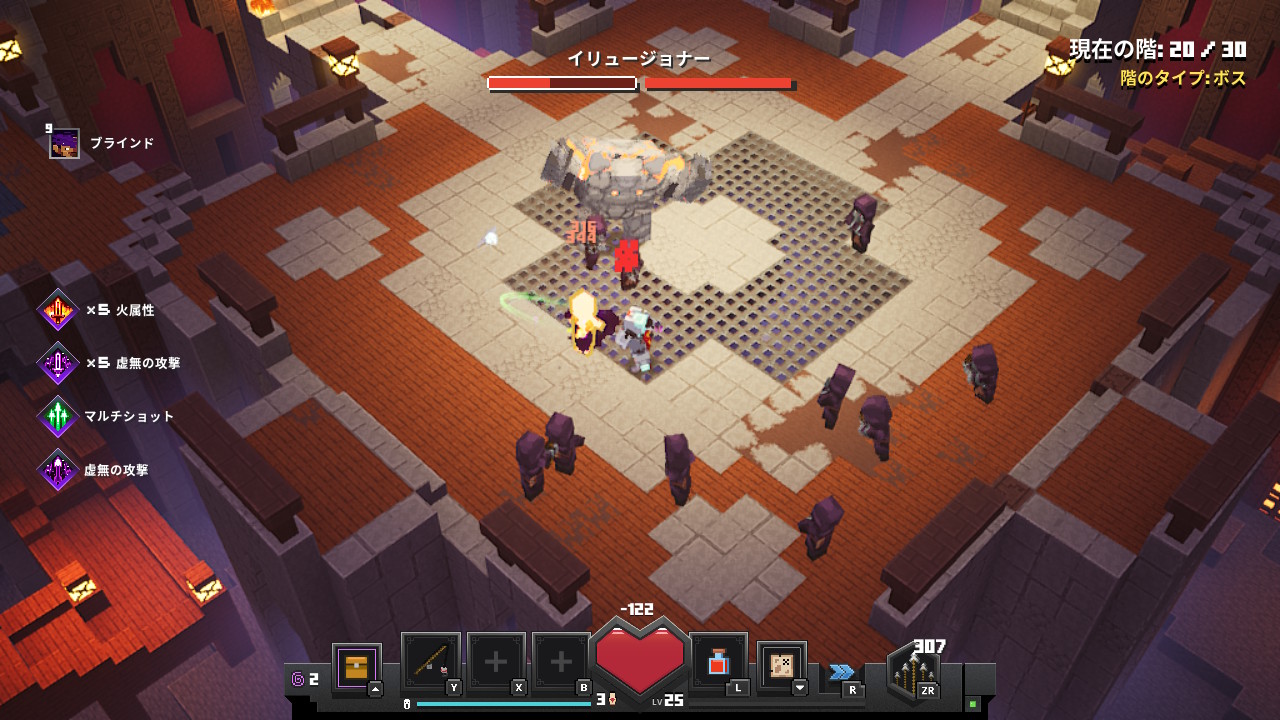Click the 火属性 fire enchantment icon
Image resolution: width=1280 pixels, height=720 pixels.
(58, 311)
